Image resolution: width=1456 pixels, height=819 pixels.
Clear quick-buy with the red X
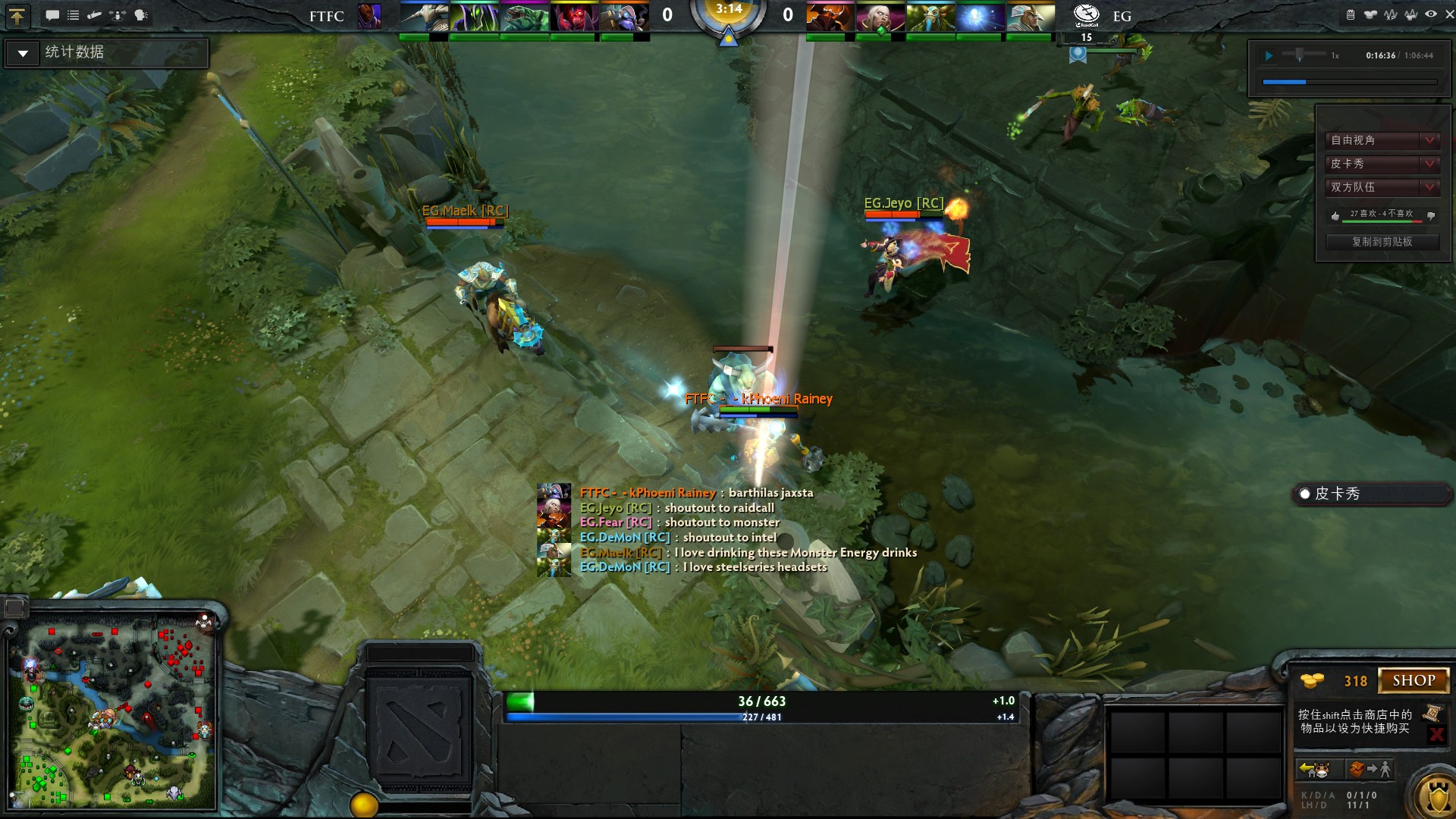click(x=1436, y=734)
